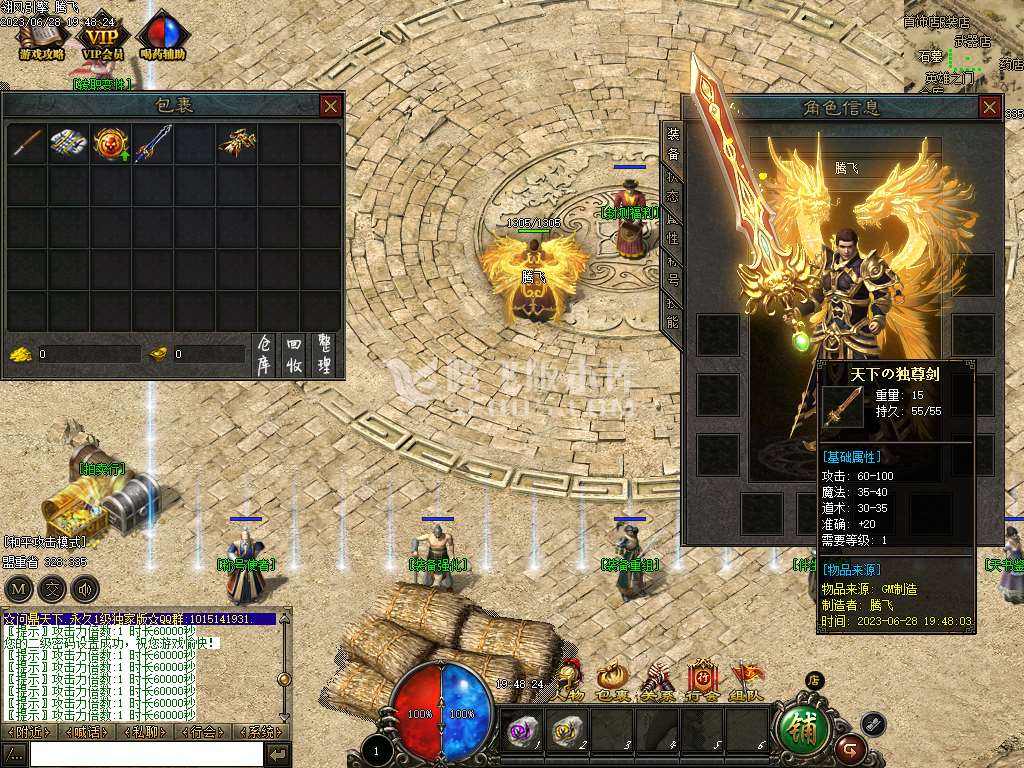Switch to the 附近 nearby chat tab
Image resolution: width=1024 pixels, height=768 pixels.
tap(29, 732)
